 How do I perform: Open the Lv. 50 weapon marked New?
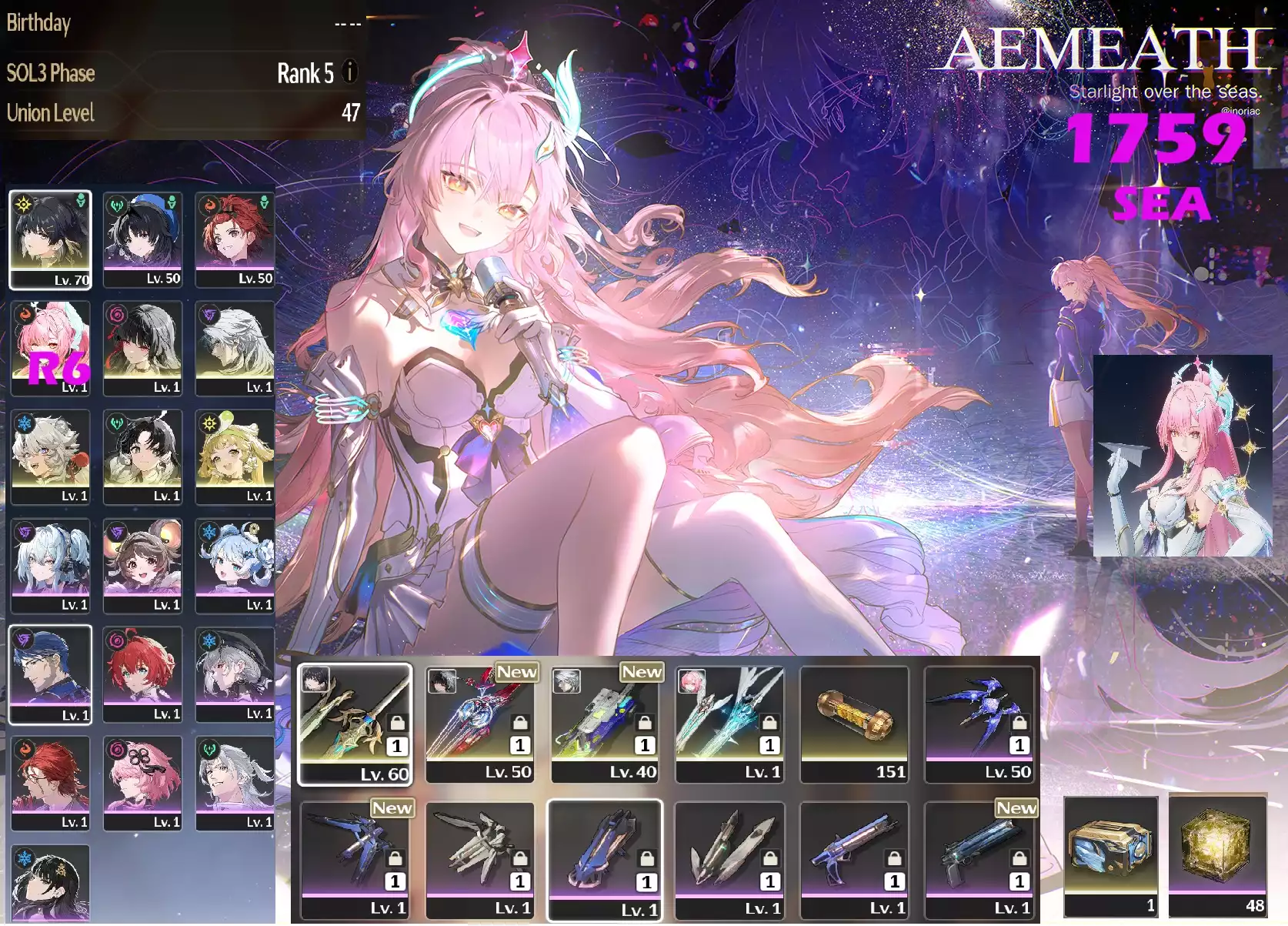click(x=480, y=724)
